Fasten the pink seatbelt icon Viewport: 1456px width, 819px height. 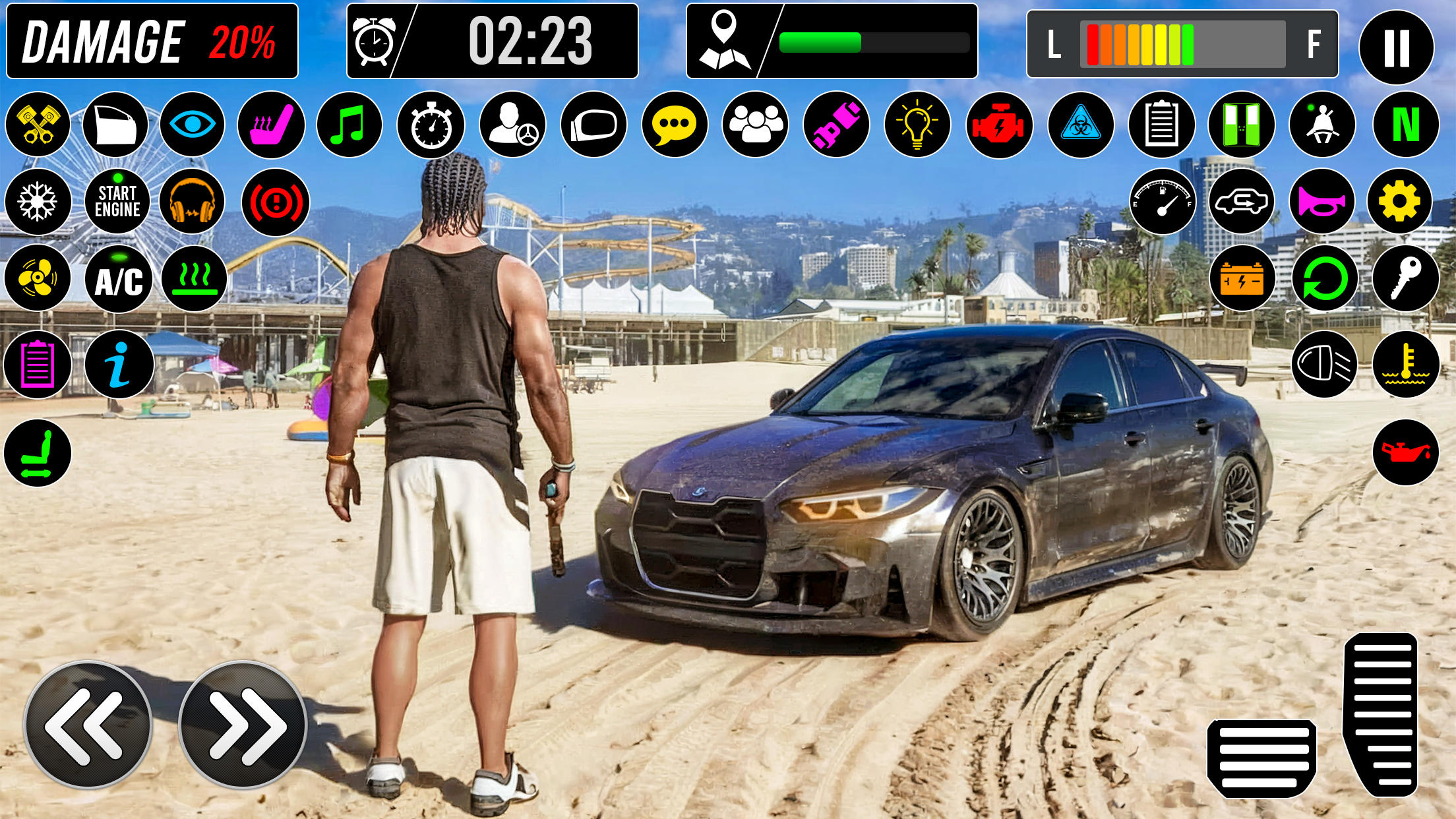[836, 125]
